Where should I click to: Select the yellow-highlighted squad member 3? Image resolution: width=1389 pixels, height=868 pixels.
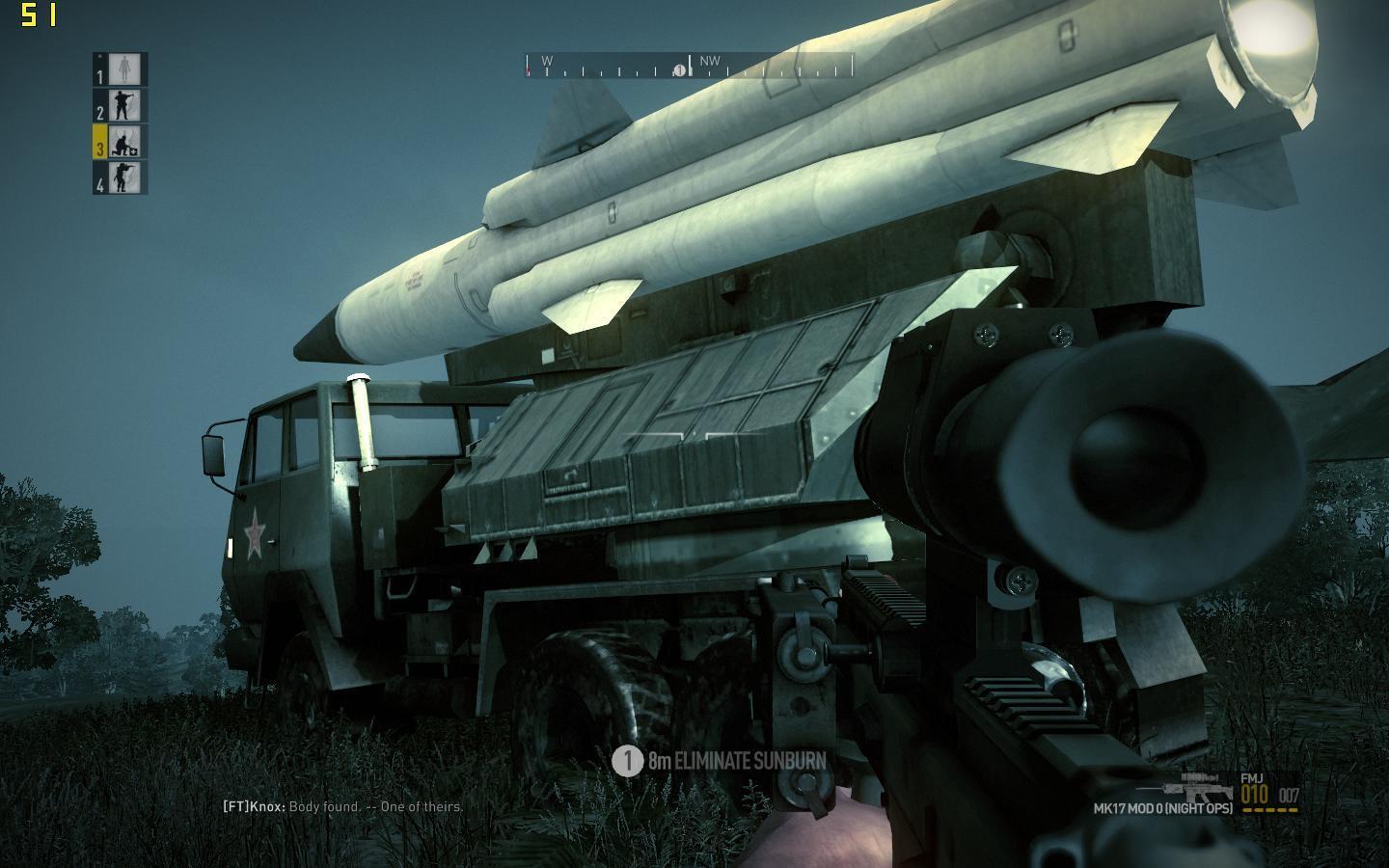pyautogui.click(x=122, y=142)
